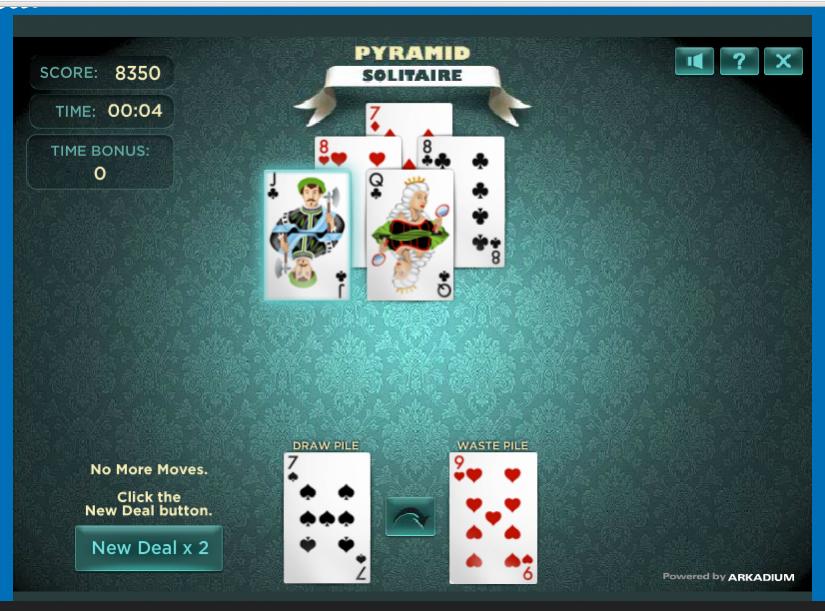The height and width of the screenshot is (611, 825).
Task: Close the game with the X button
Action: click(783, 61)
